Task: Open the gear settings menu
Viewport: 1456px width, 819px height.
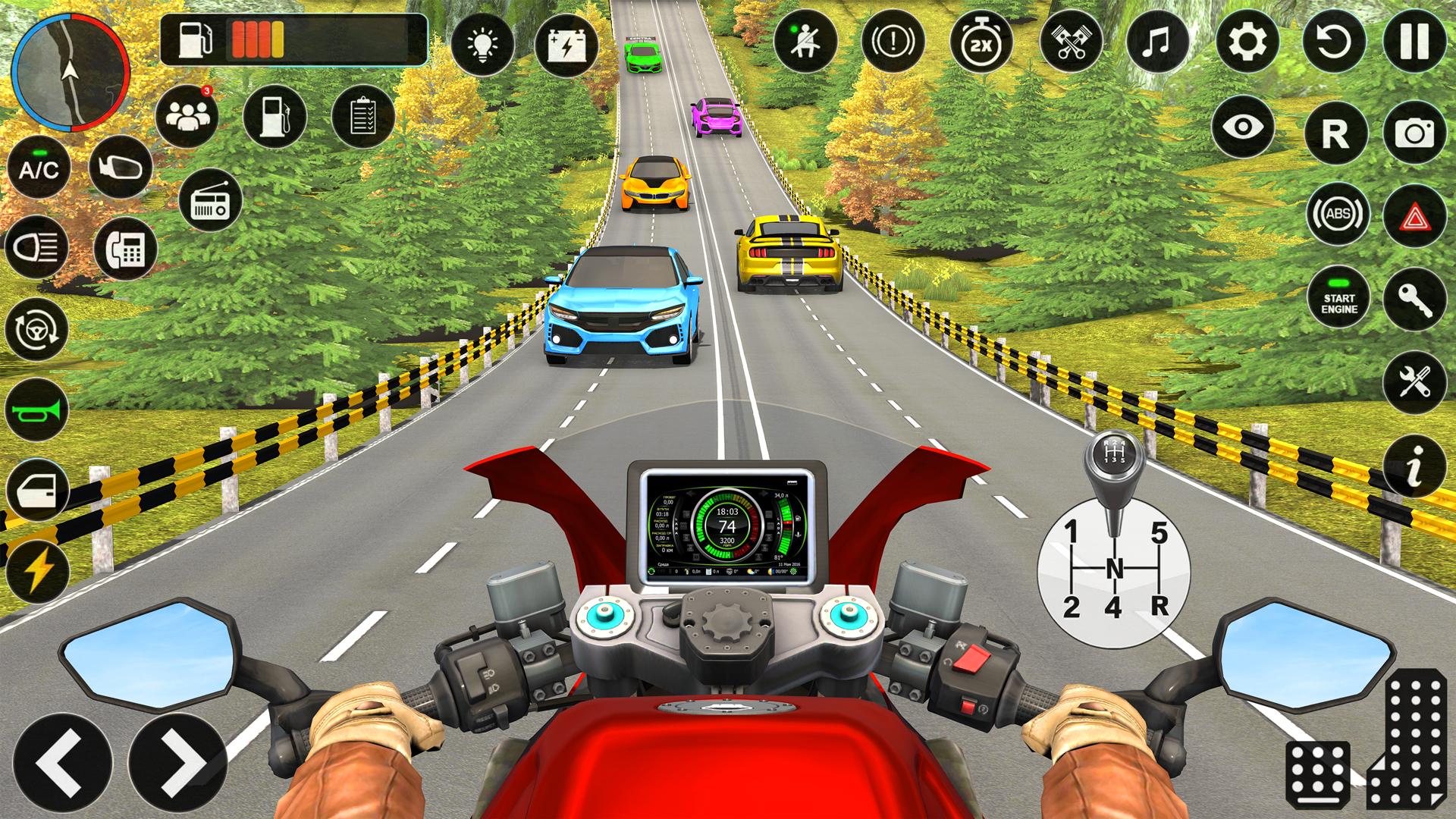Action: [x=1247, y=41]
